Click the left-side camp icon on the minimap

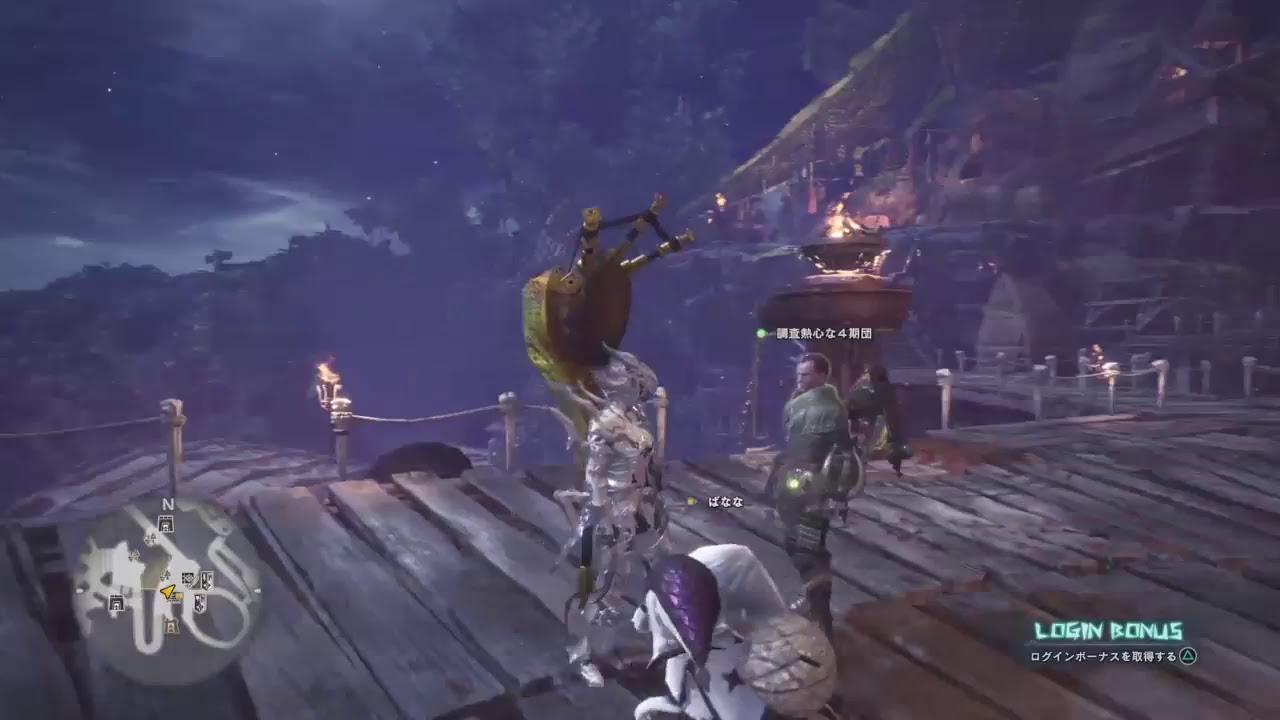pyautogui.click(x=115, y=602)
